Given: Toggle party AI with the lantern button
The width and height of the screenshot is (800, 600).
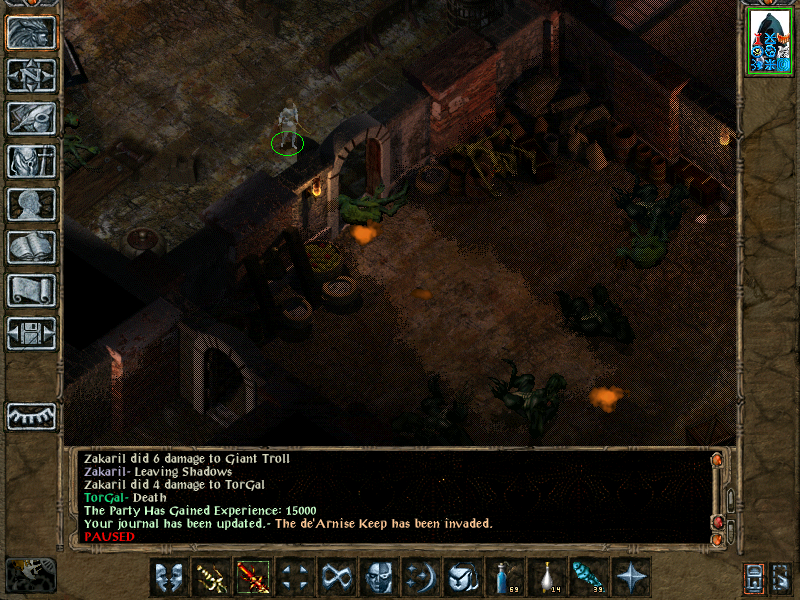Looking at the screenshot, I should 756,577.
